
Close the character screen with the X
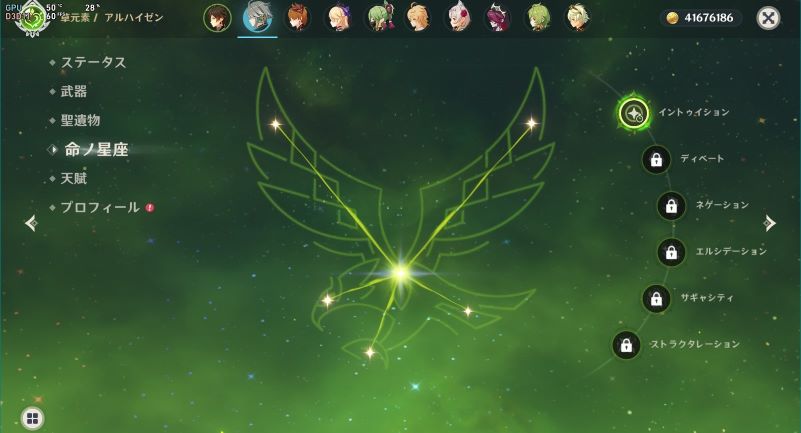click(768, 18)
